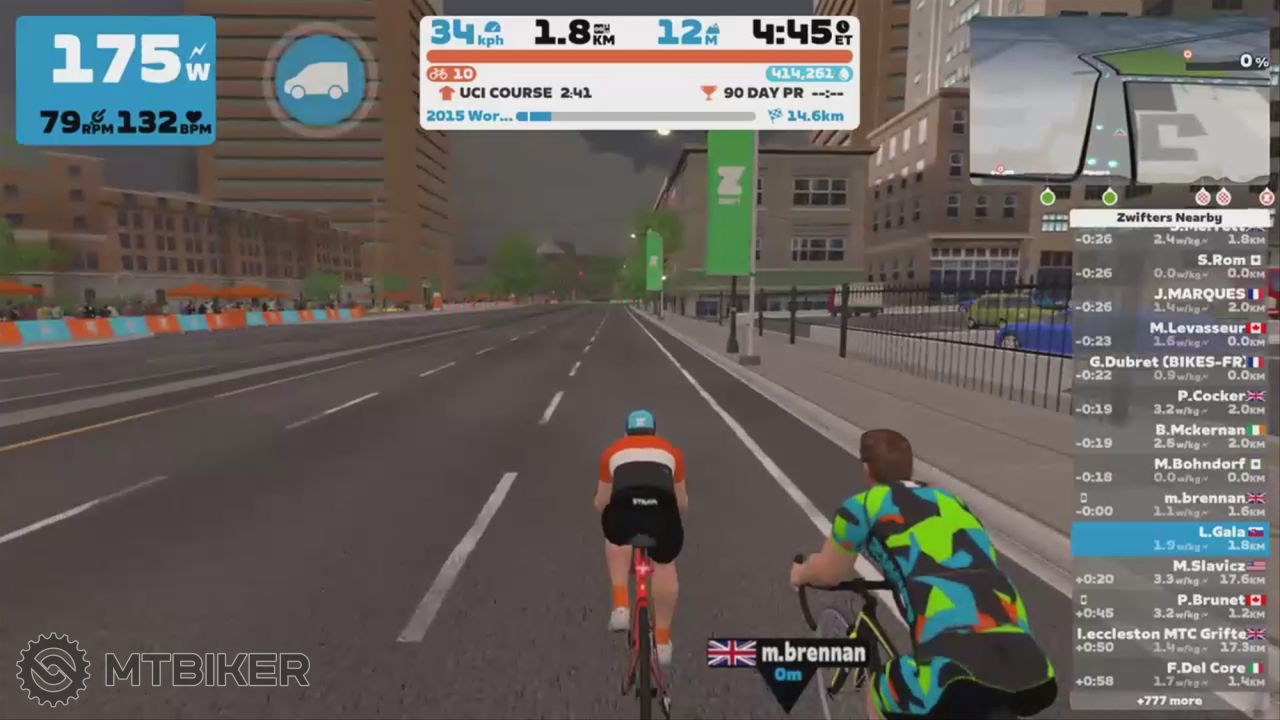Screen dimensions: 1280x720
Task: Select B.Mckernan's rider row
Action: click(x=1170, y=436)
